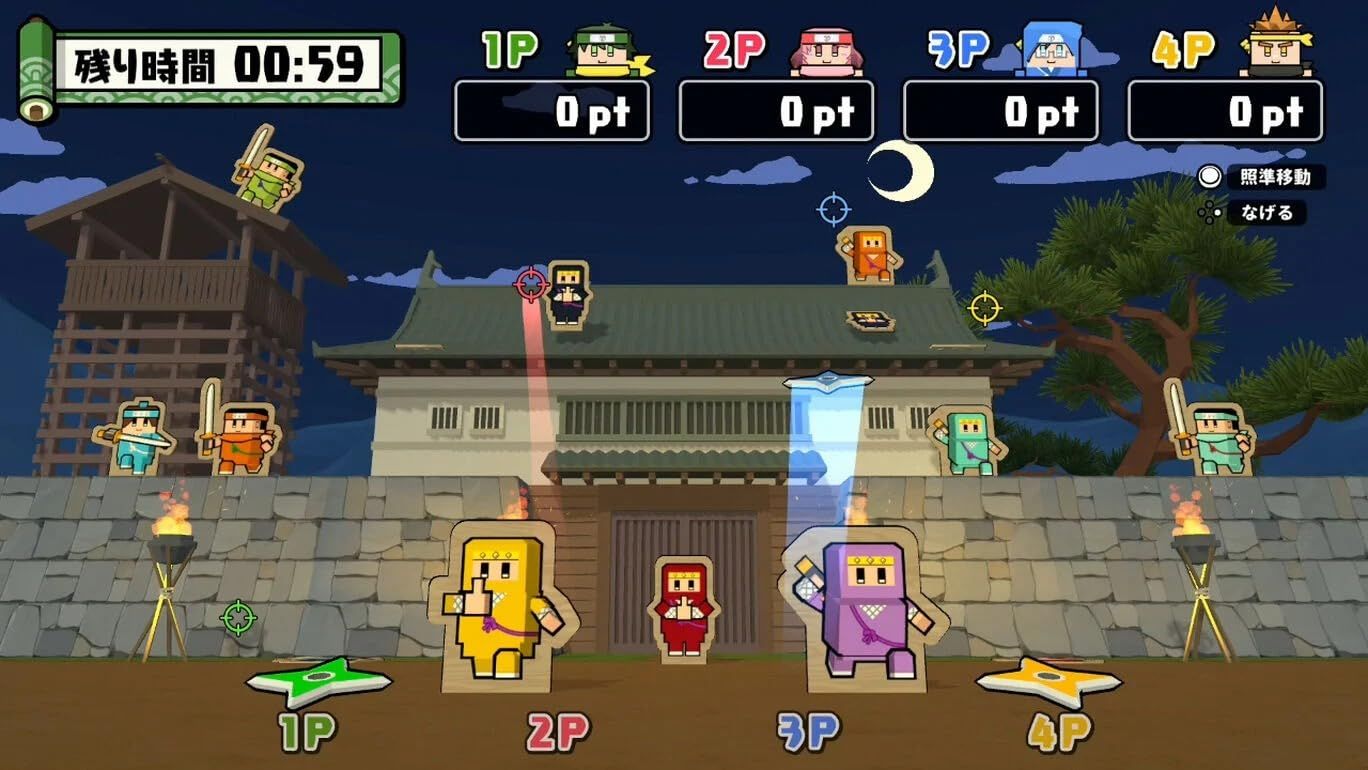Target the red 2P crosshair reticle
This screenshot has width=1368, height=770.
tap(529, 283)
